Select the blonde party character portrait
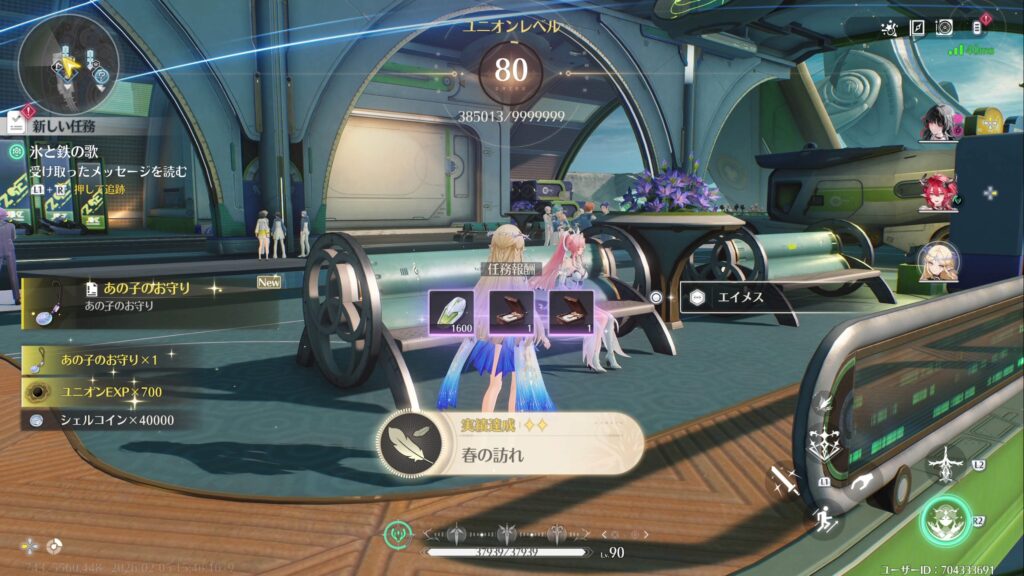This screenshot has height=576, width=1024. pos(940,260)
